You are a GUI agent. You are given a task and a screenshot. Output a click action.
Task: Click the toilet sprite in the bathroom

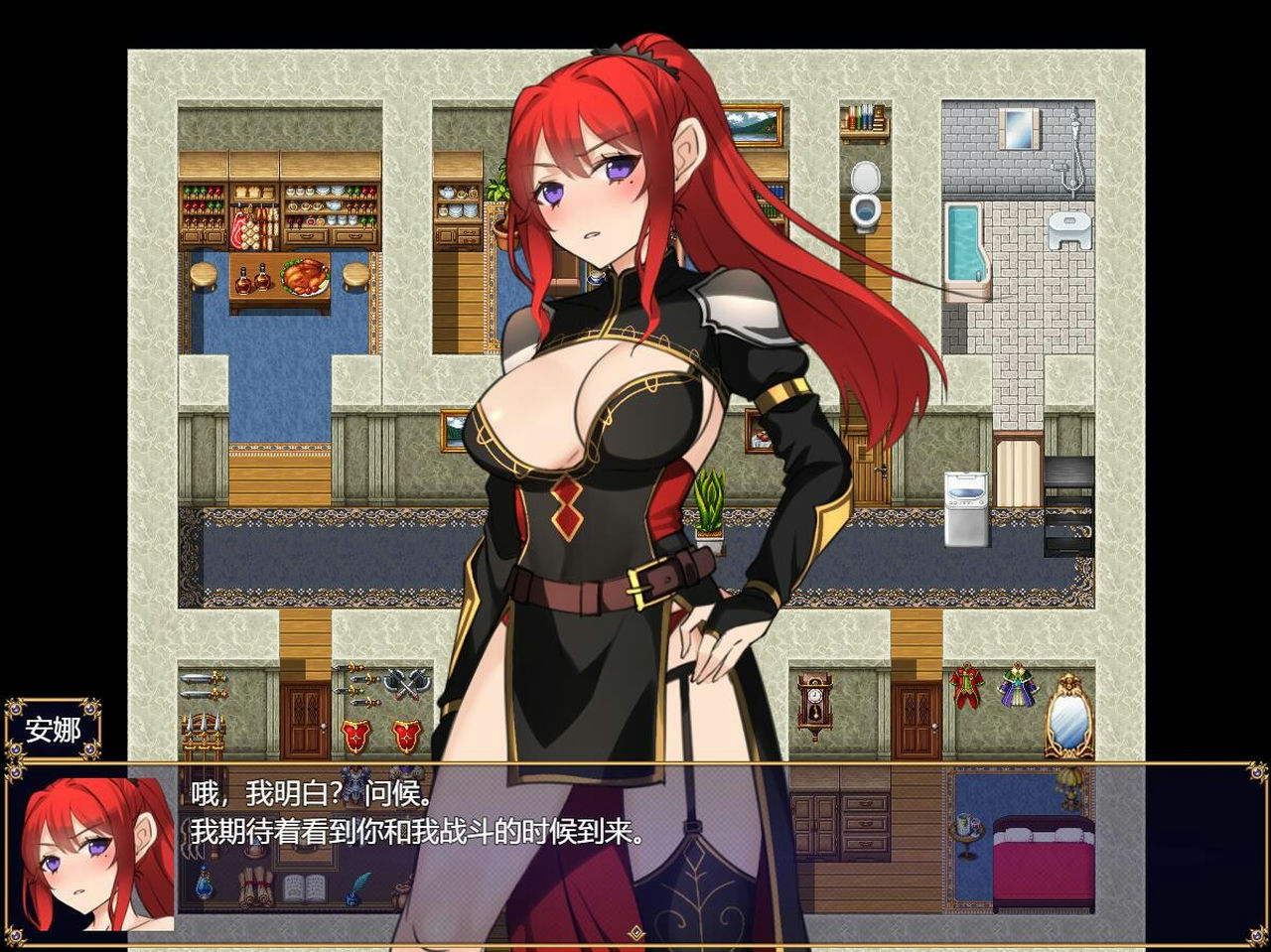(863, 195)
